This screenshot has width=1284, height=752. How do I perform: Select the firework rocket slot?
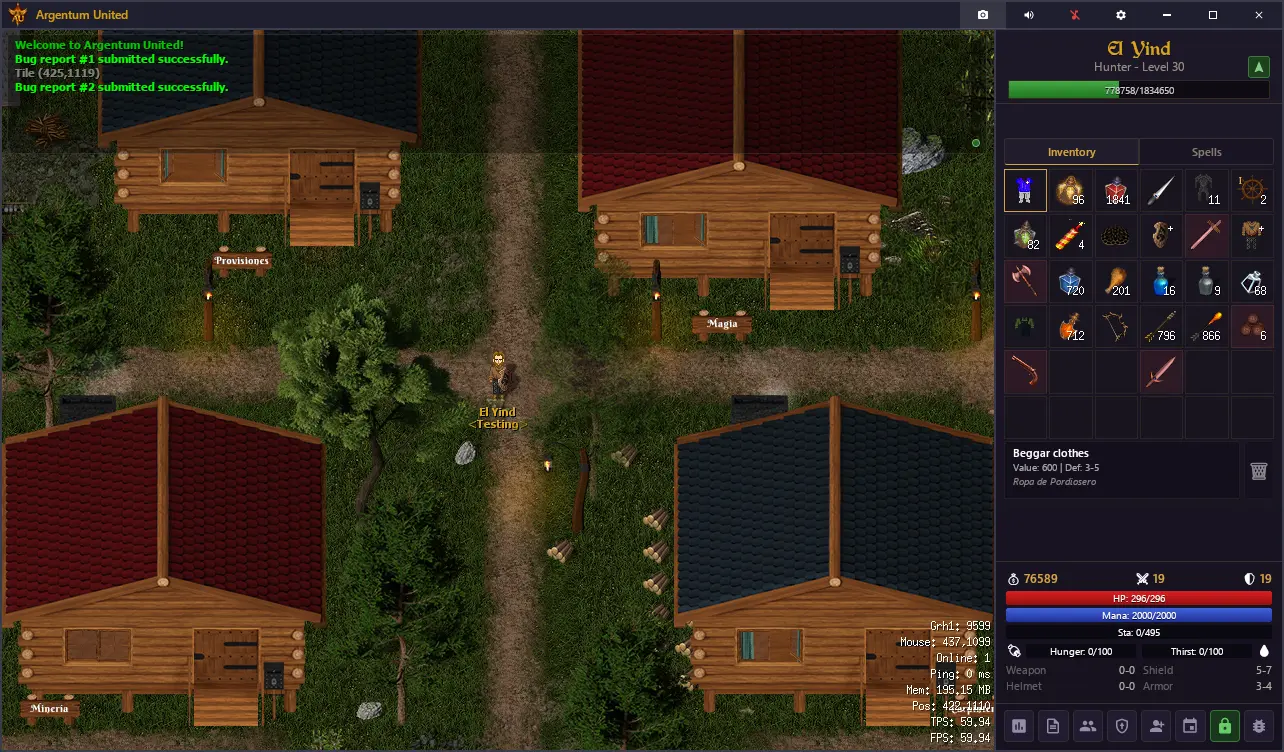(x=1071, y=236)
